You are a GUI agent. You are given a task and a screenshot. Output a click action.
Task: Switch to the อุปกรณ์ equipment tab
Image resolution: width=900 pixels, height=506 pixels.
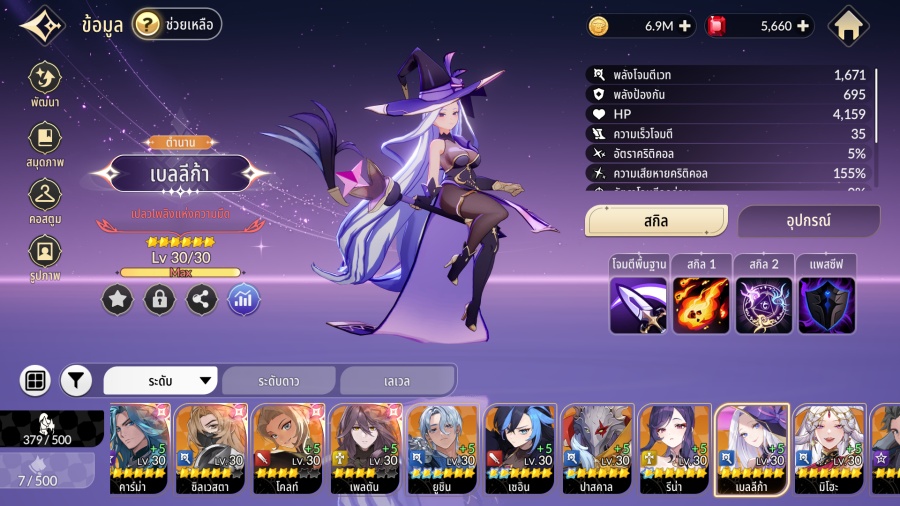point(808,221)
